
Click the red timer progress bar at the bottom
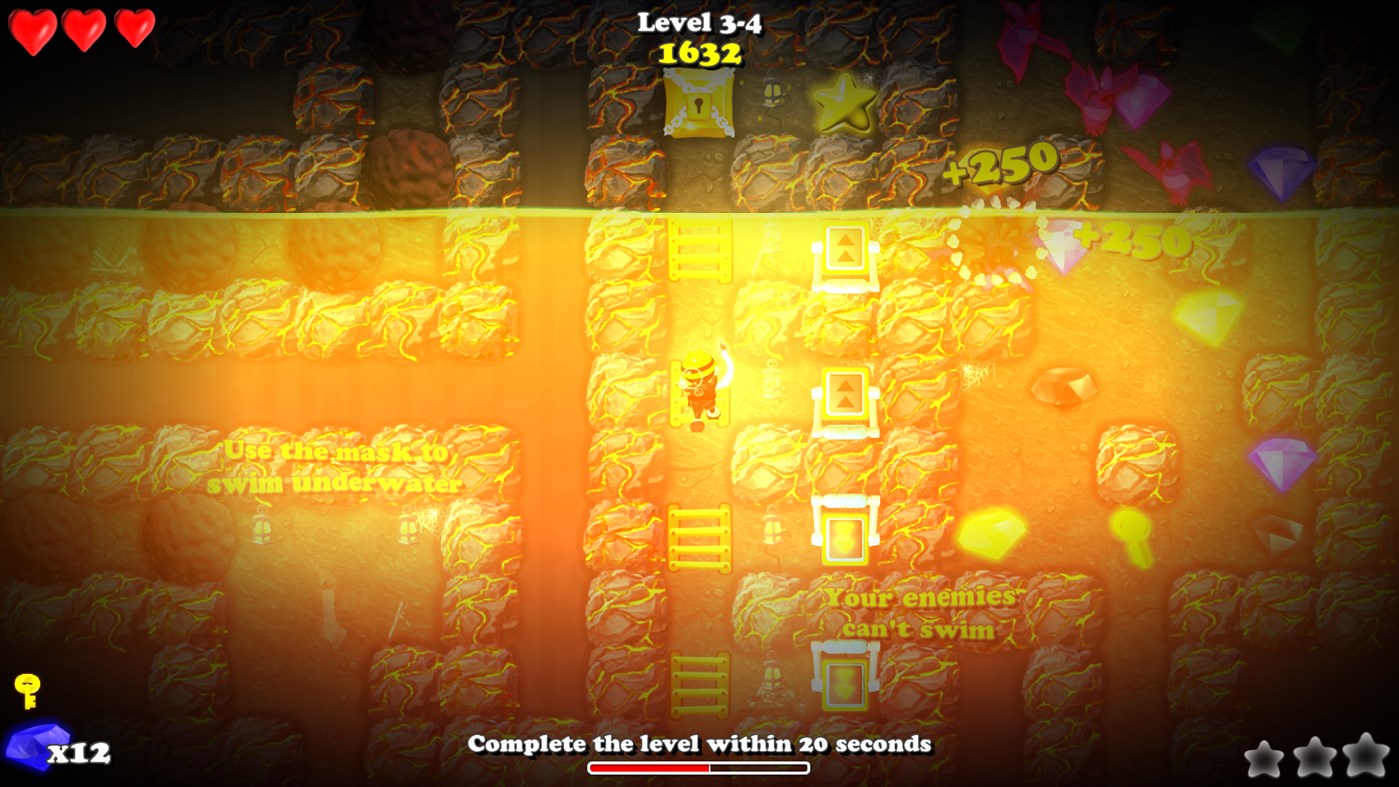pyautogui.click(x=648, y=767)
